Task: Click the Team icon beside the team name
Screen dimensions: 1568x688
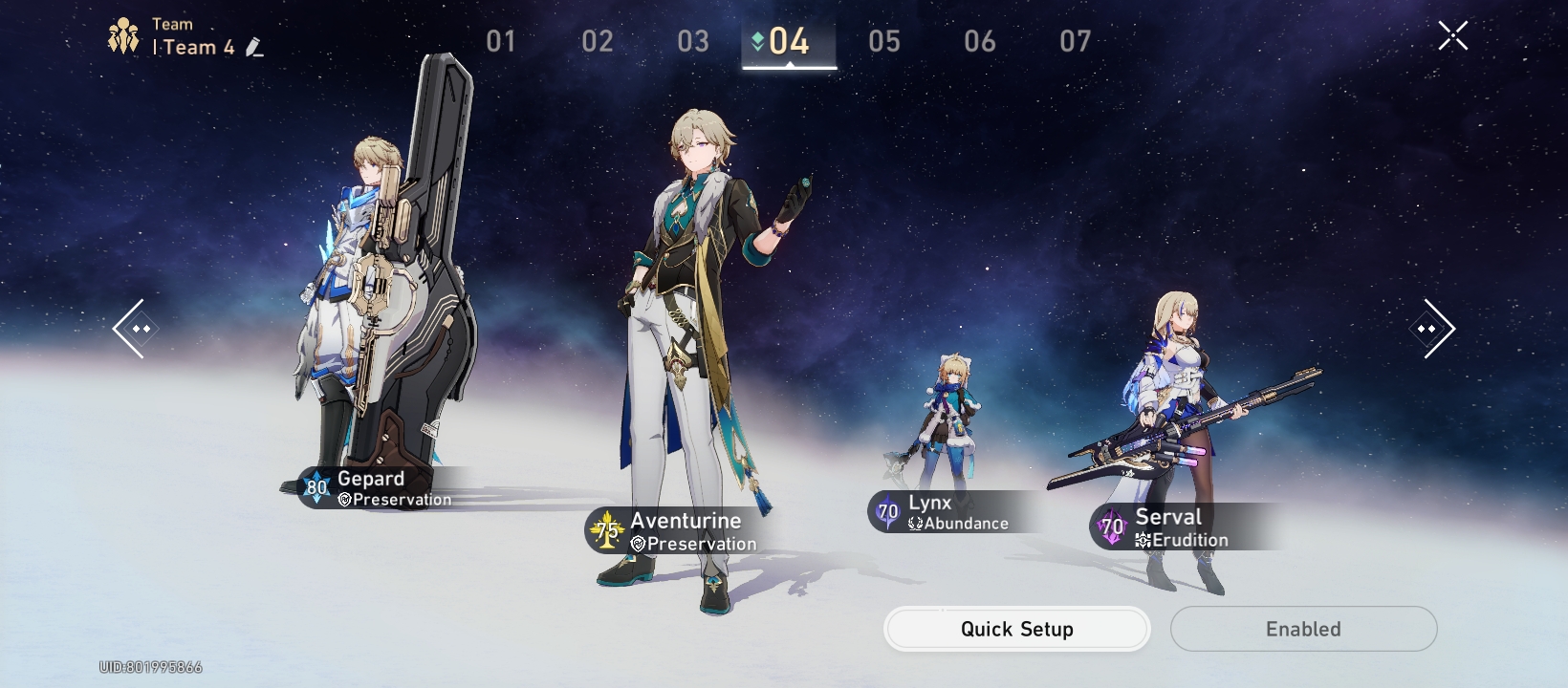Action: click(123, 35)
